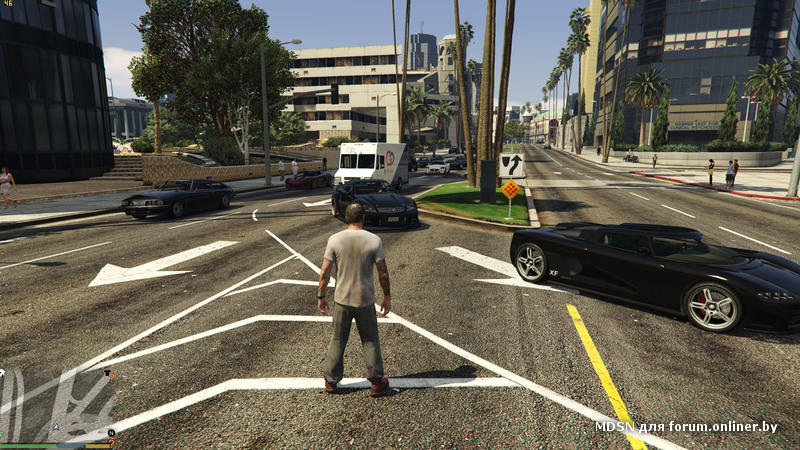
Task: Click the north compass marker on minimap
Action: pos(111,432)
